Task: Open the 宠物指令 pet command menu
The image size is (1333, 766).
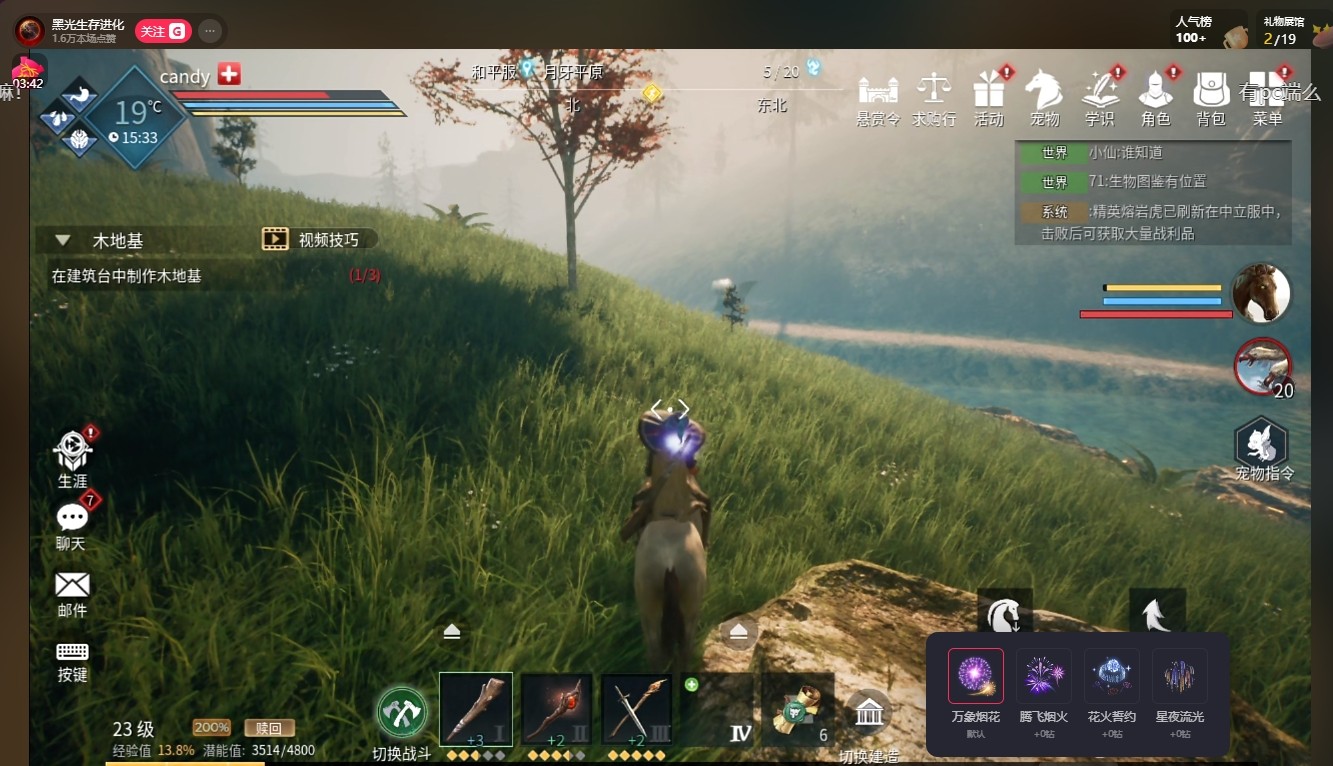Action: pos(1262,447)
